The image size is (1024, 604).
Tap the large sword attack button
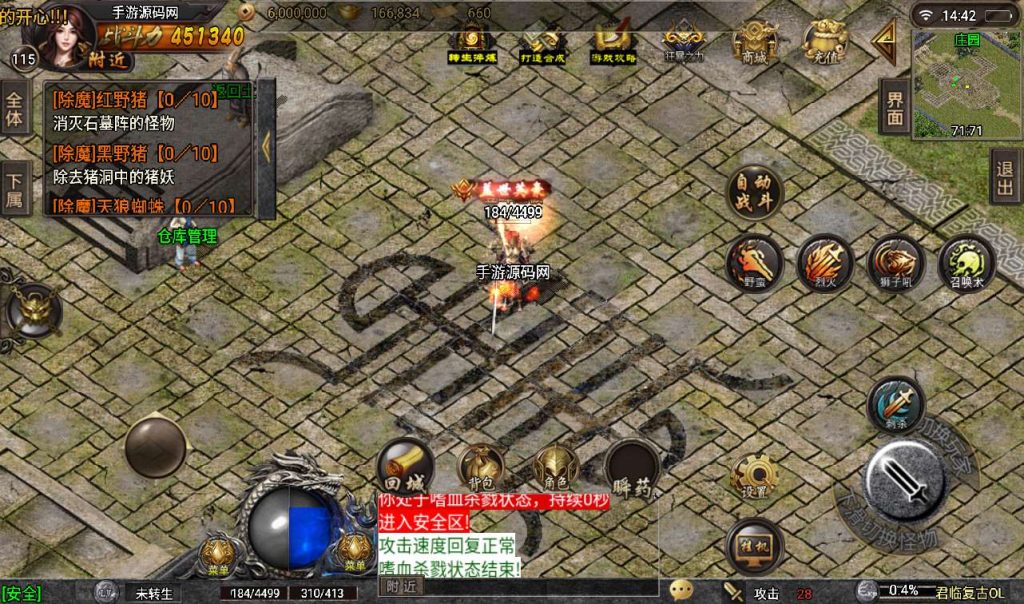coord(906,479)
